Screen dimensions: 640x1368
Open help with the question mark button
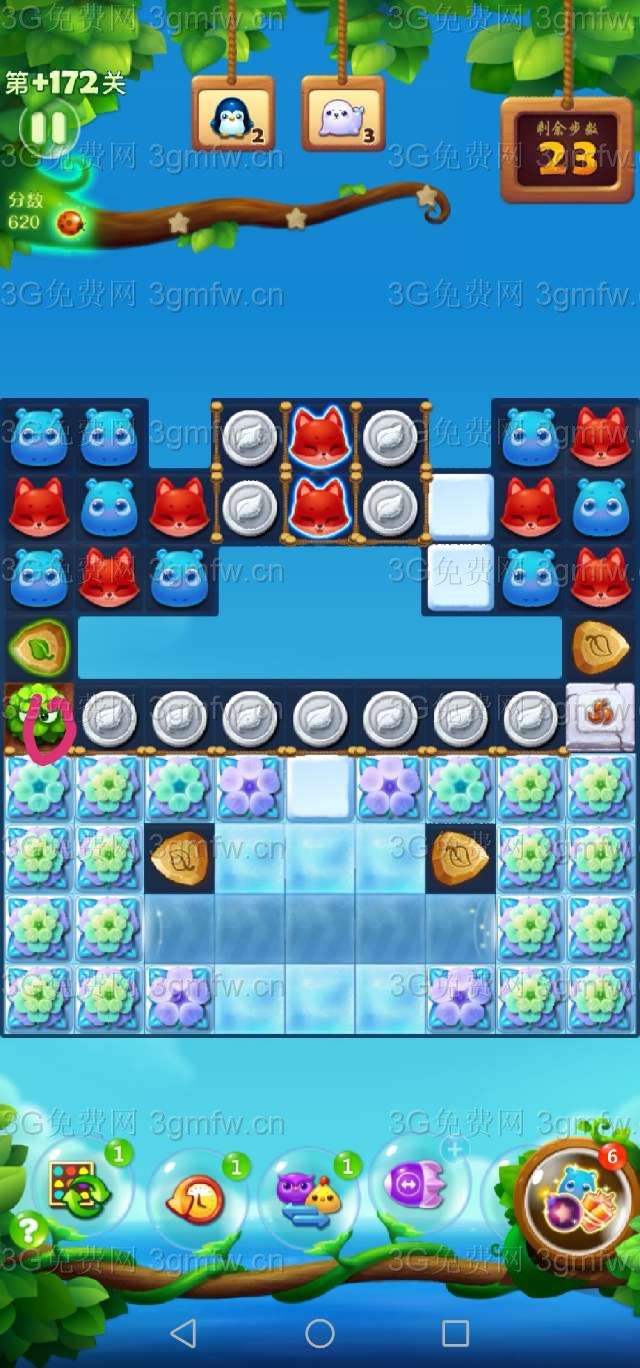(28, 1230)
